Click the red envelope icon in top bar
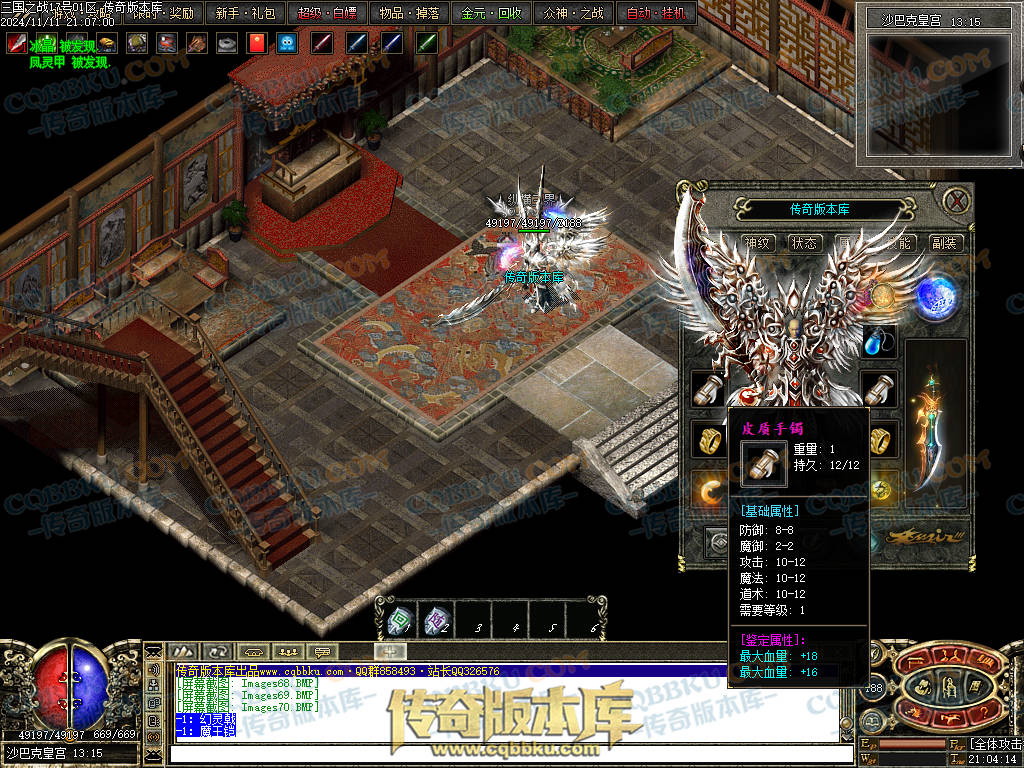Image resolution: width=1024 pixels, height=768 pixels. [x=257, y=43]
